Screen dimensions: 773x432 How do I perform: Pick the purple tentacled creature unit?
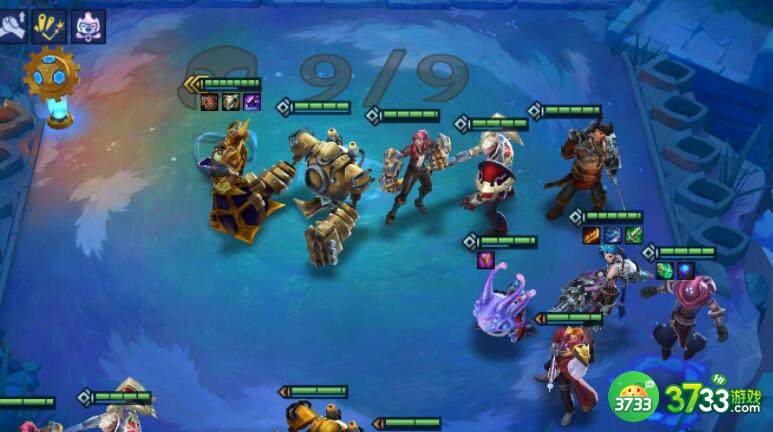tap(502, 301)
